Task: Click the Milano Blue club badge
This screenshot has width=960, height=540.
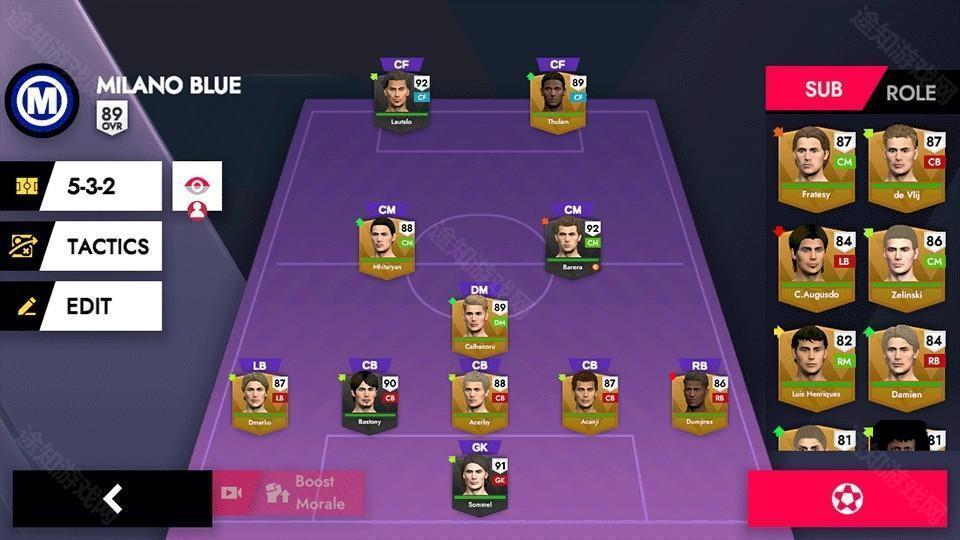Action: pyautogui.click(x=42, y=100)
